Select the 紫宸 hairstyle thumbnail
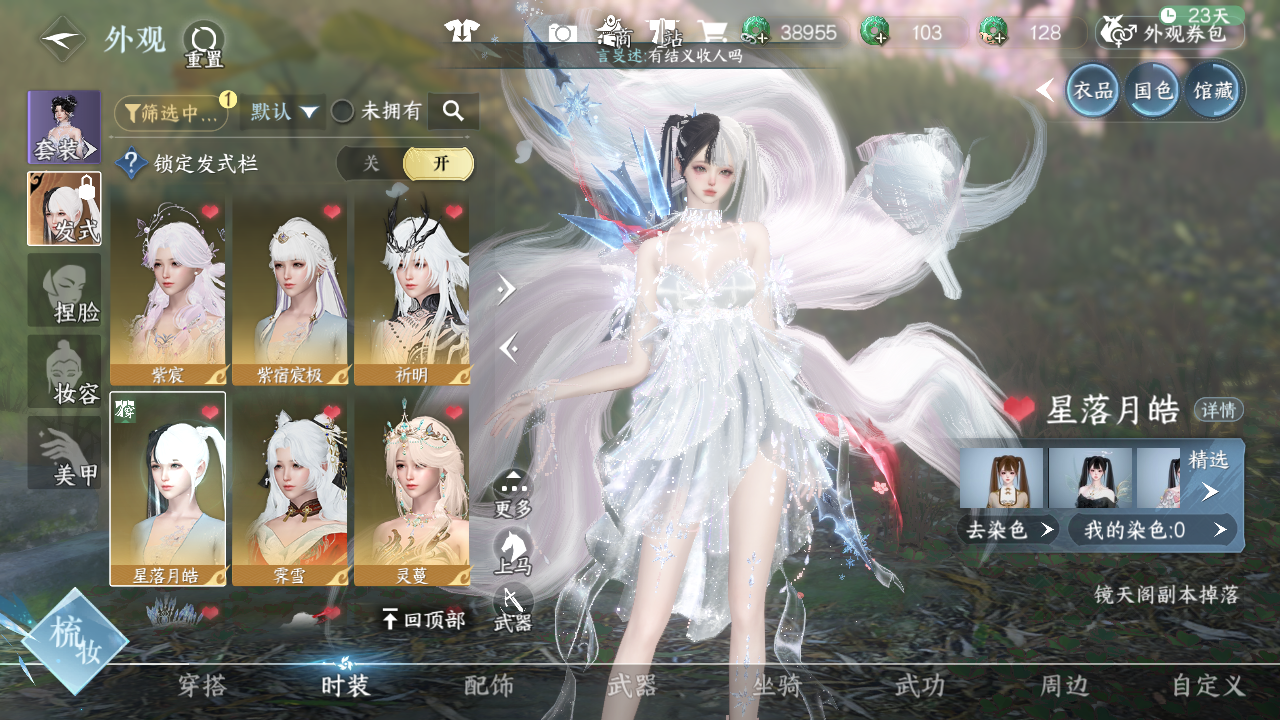 coord(167,290)
